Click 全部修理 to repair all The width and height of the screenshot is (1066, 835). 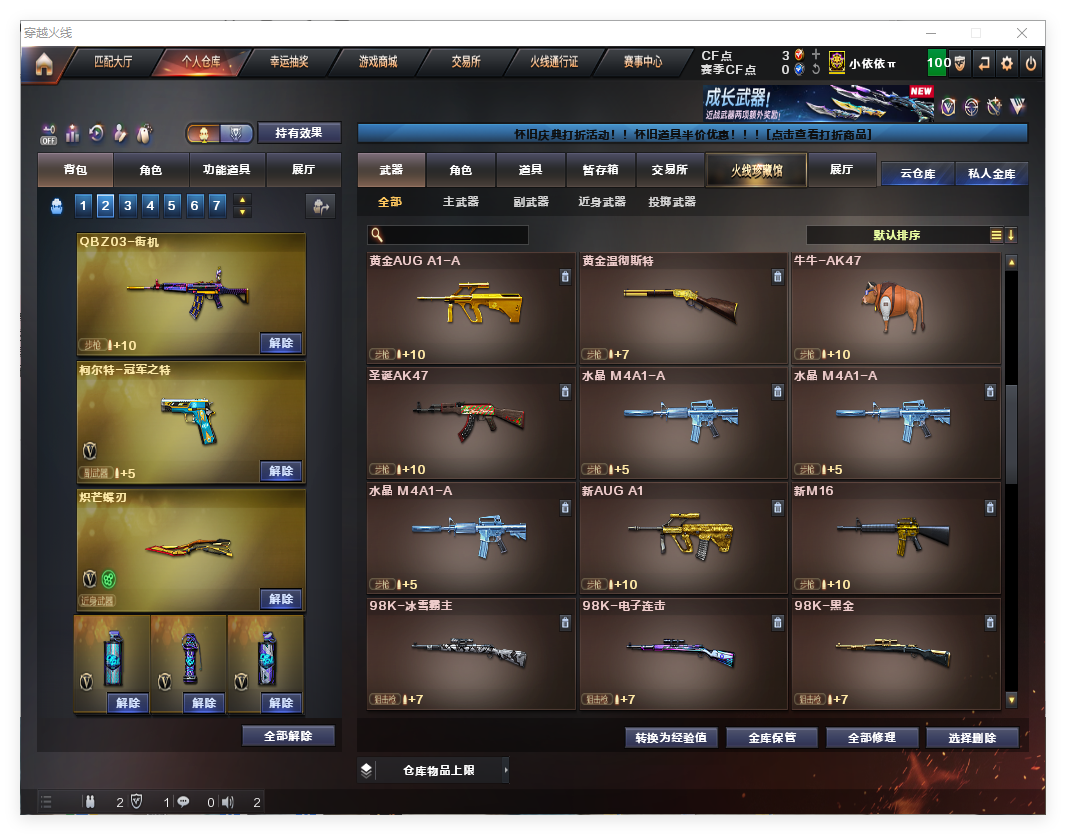click(871, 738)
